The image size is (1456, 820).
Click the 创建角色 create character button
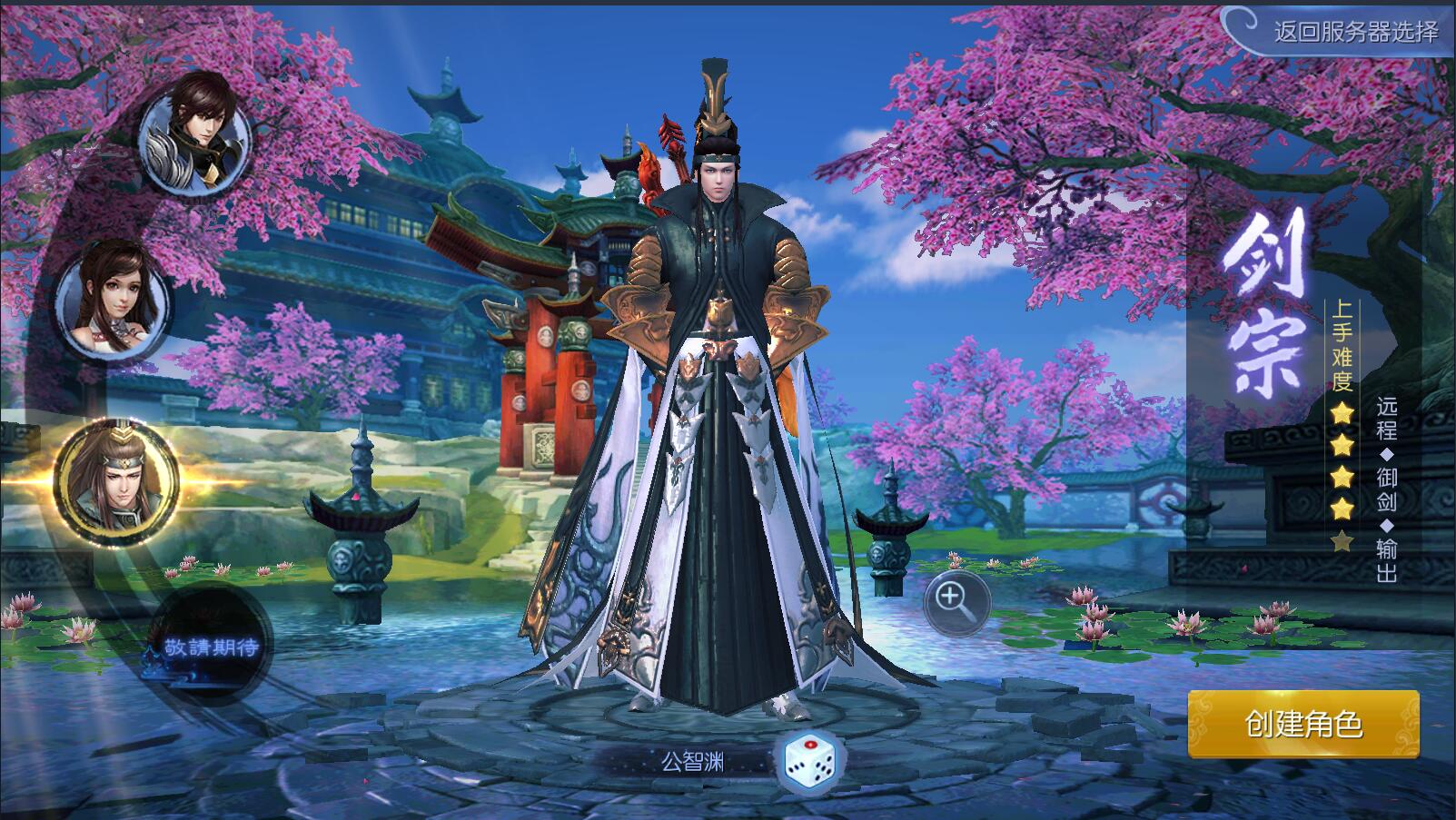[x=1303, y=724]
